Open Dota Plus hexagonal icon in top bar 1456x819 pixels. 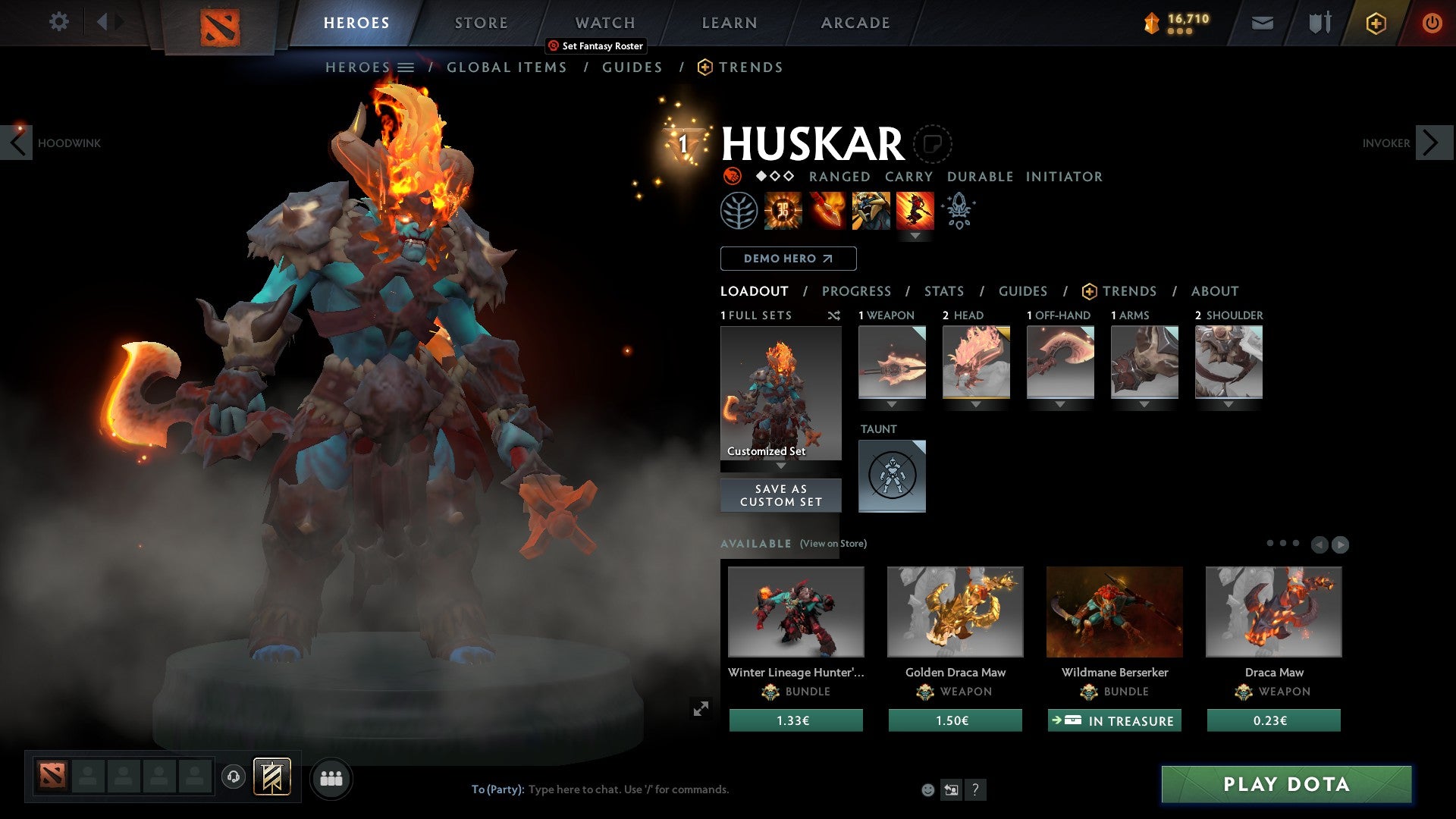click(x=1376, y=23)
